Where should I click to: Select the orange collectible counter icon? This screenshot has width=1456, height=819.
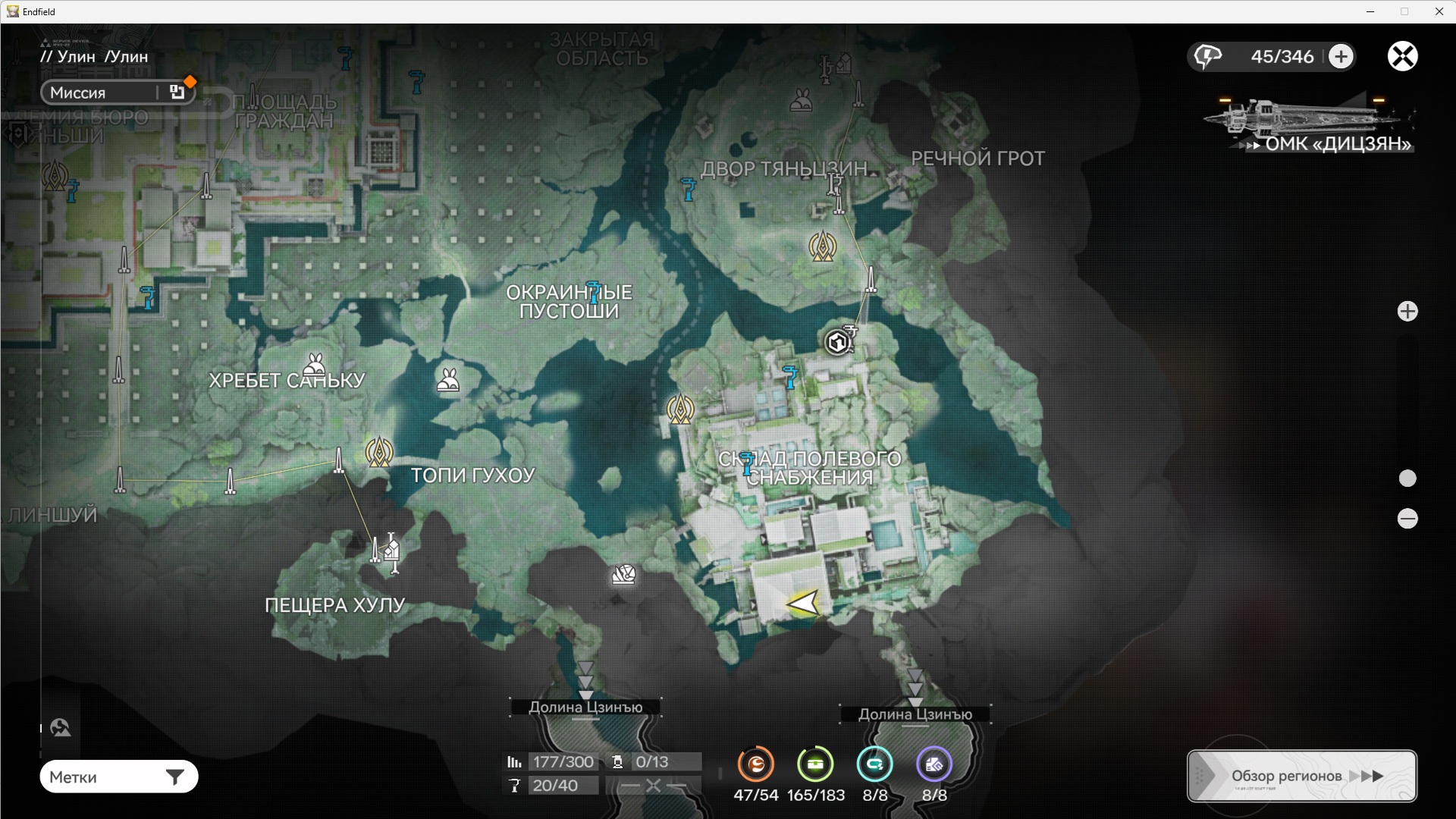[x=756, y=764]
